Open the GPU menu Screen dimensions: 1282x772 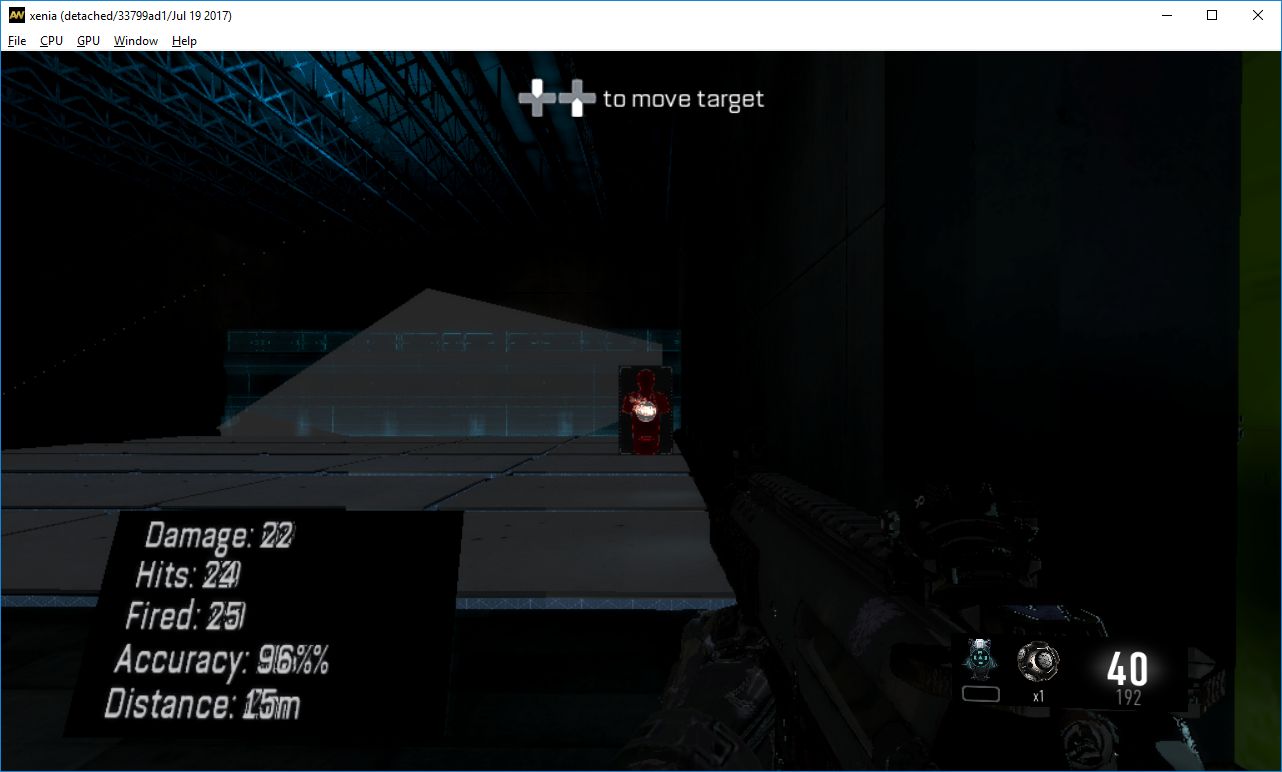click(x=87, y=41)
